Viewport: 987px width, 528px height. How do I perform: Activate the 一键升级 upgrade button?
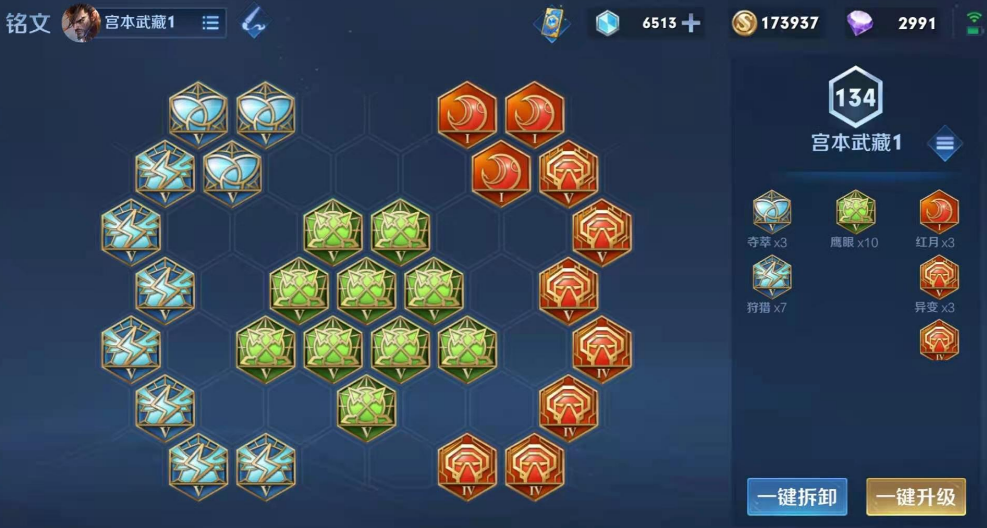click(915, 497)
